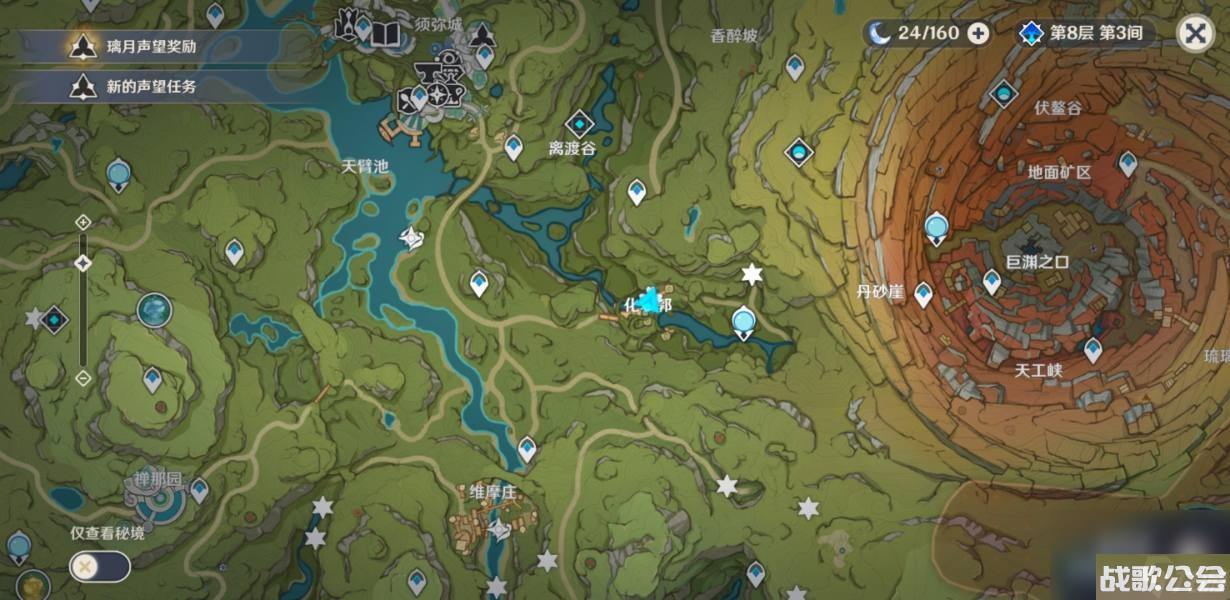Select the domain marker above 伏鳌谷
This screenshot has width=1230, height=600.
(x=1003, y=94)
